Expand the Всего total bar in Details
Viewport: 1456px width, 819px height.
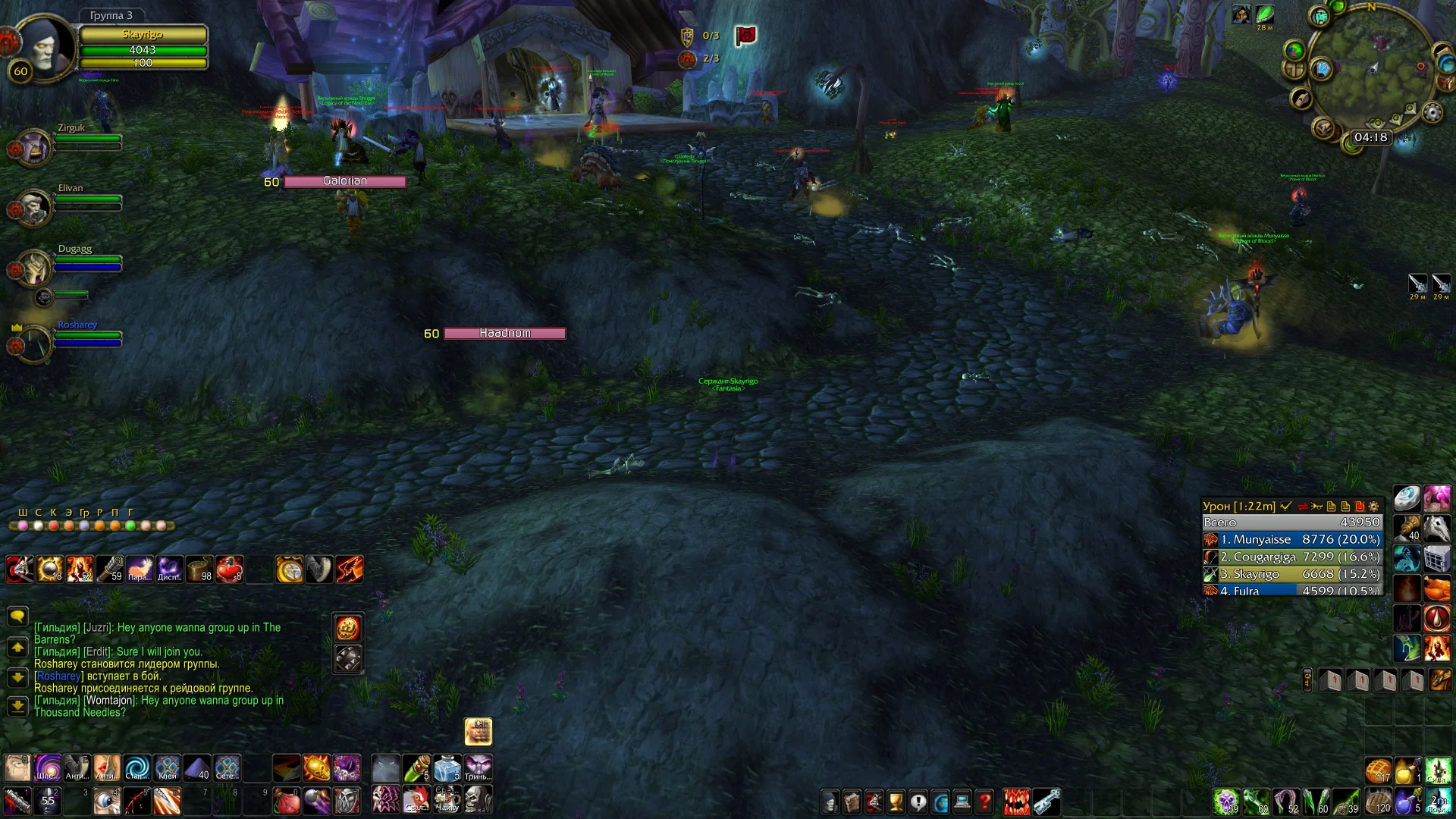coord(1289,522)
